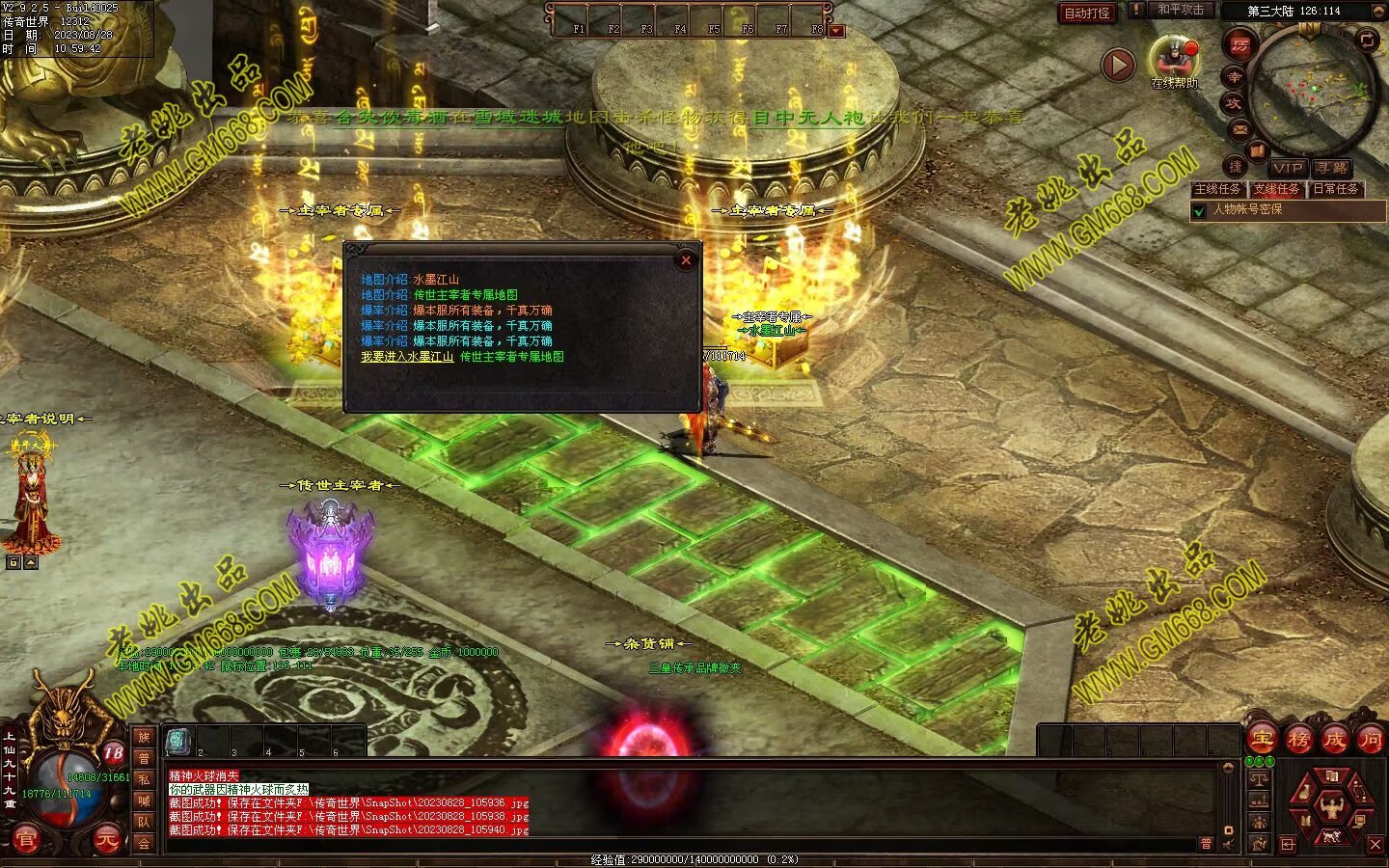Open the mail envelope icon
This screenshot has height=868, width=1389.
click(x=1240, y=128)
